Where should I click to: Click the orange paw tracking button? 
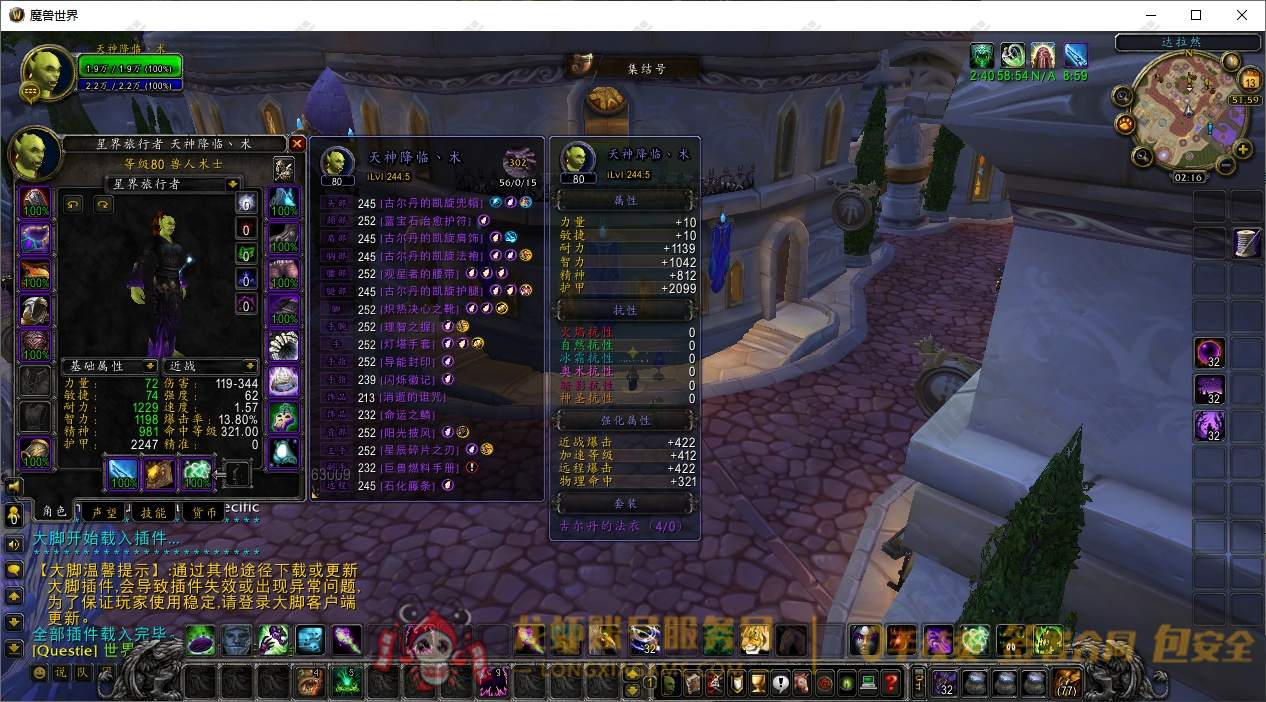coord(1126,125)
